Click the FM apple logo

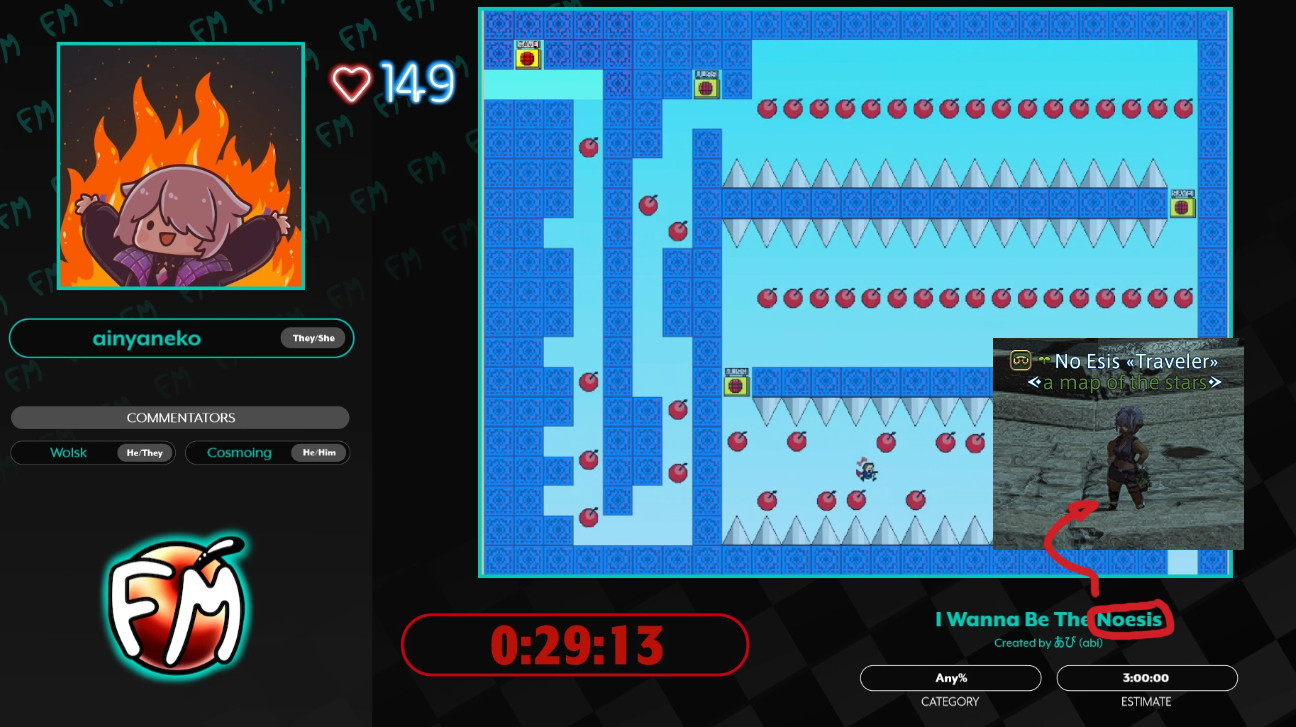[x=176, y=607]
